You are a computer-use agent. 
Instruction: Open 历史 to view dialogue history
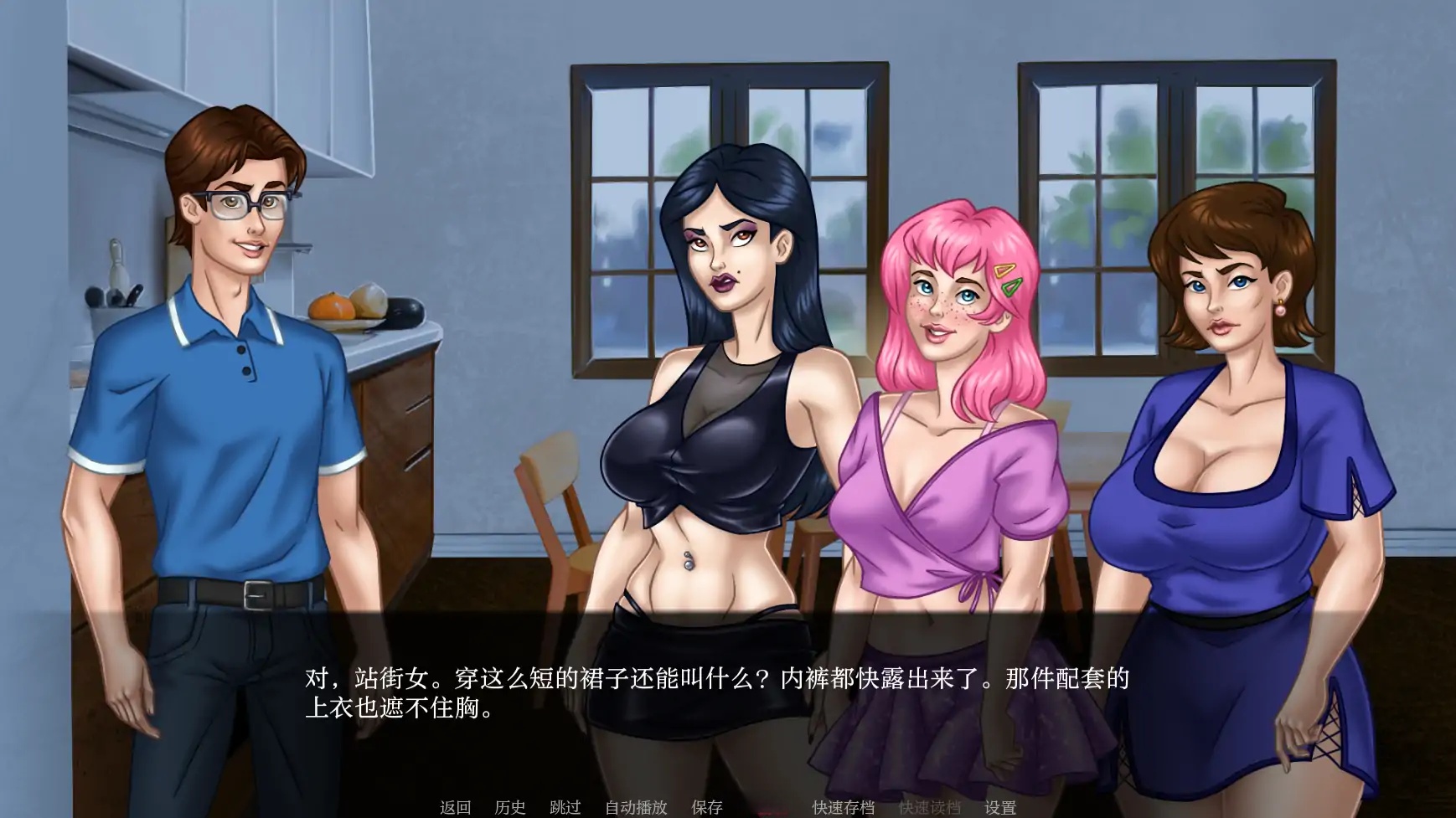point(509,806)
